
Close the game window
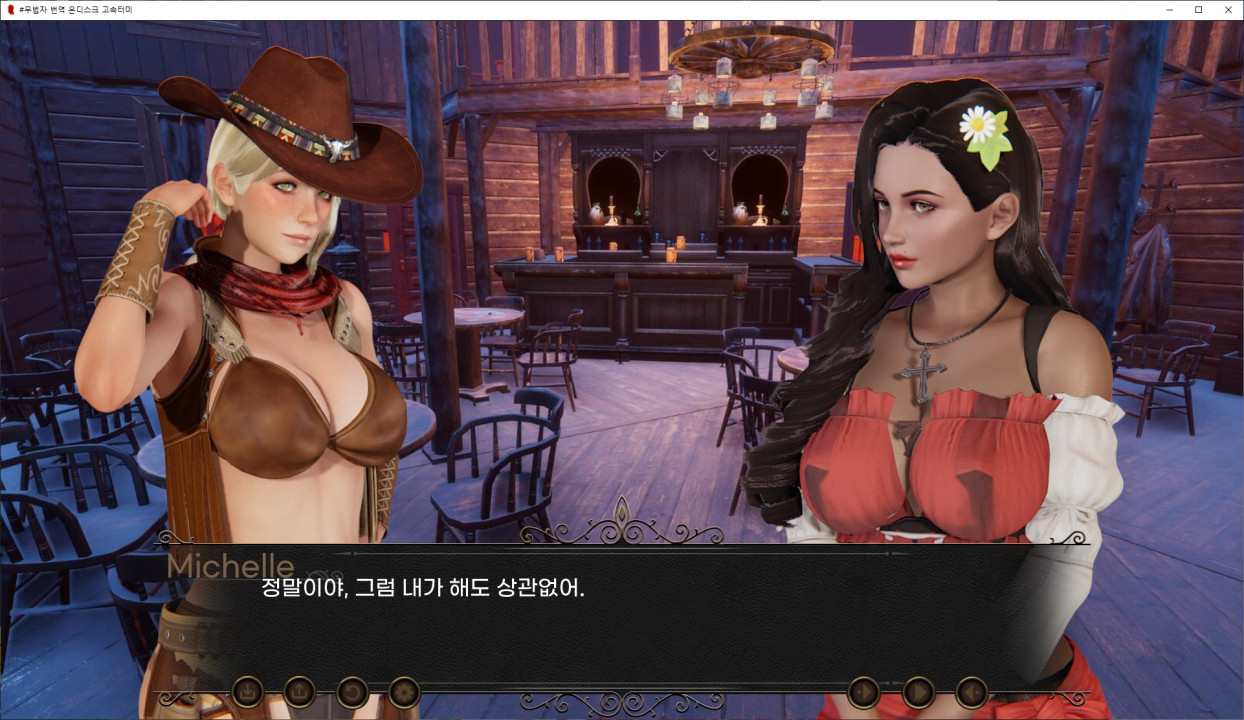click(1226, 10)
